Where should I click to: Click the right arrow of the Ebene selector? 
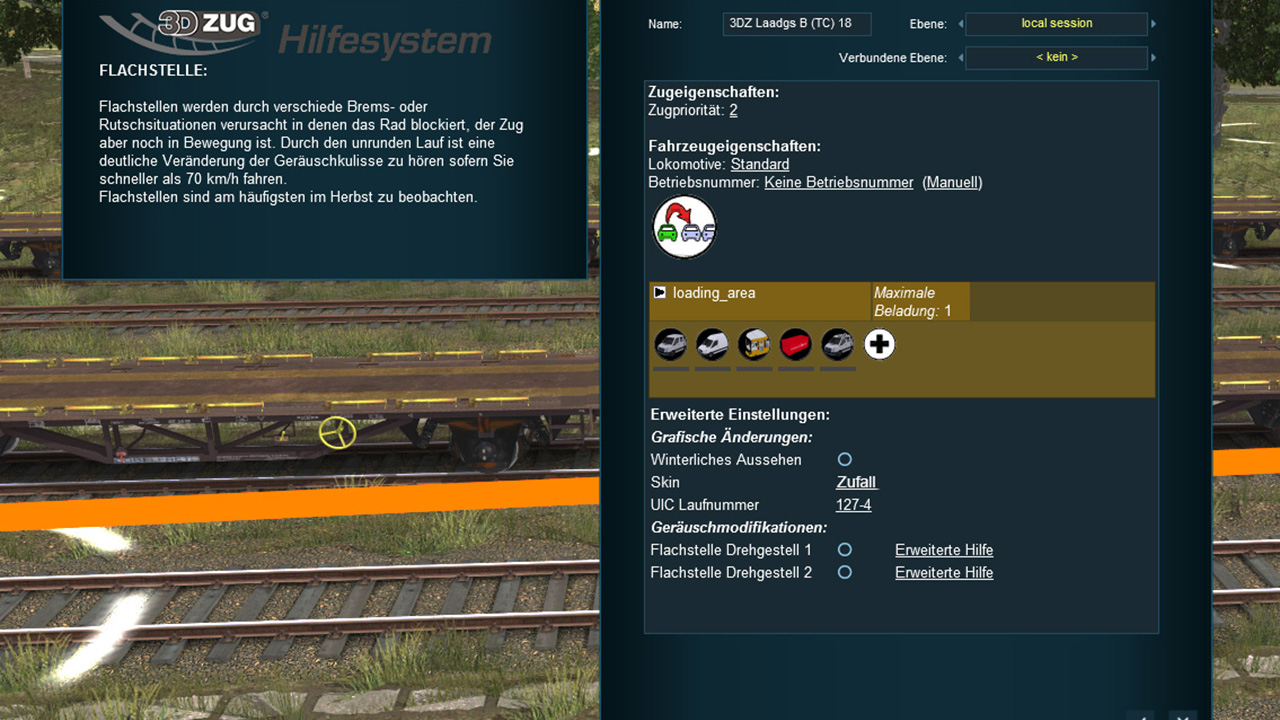pos(1152,24)
